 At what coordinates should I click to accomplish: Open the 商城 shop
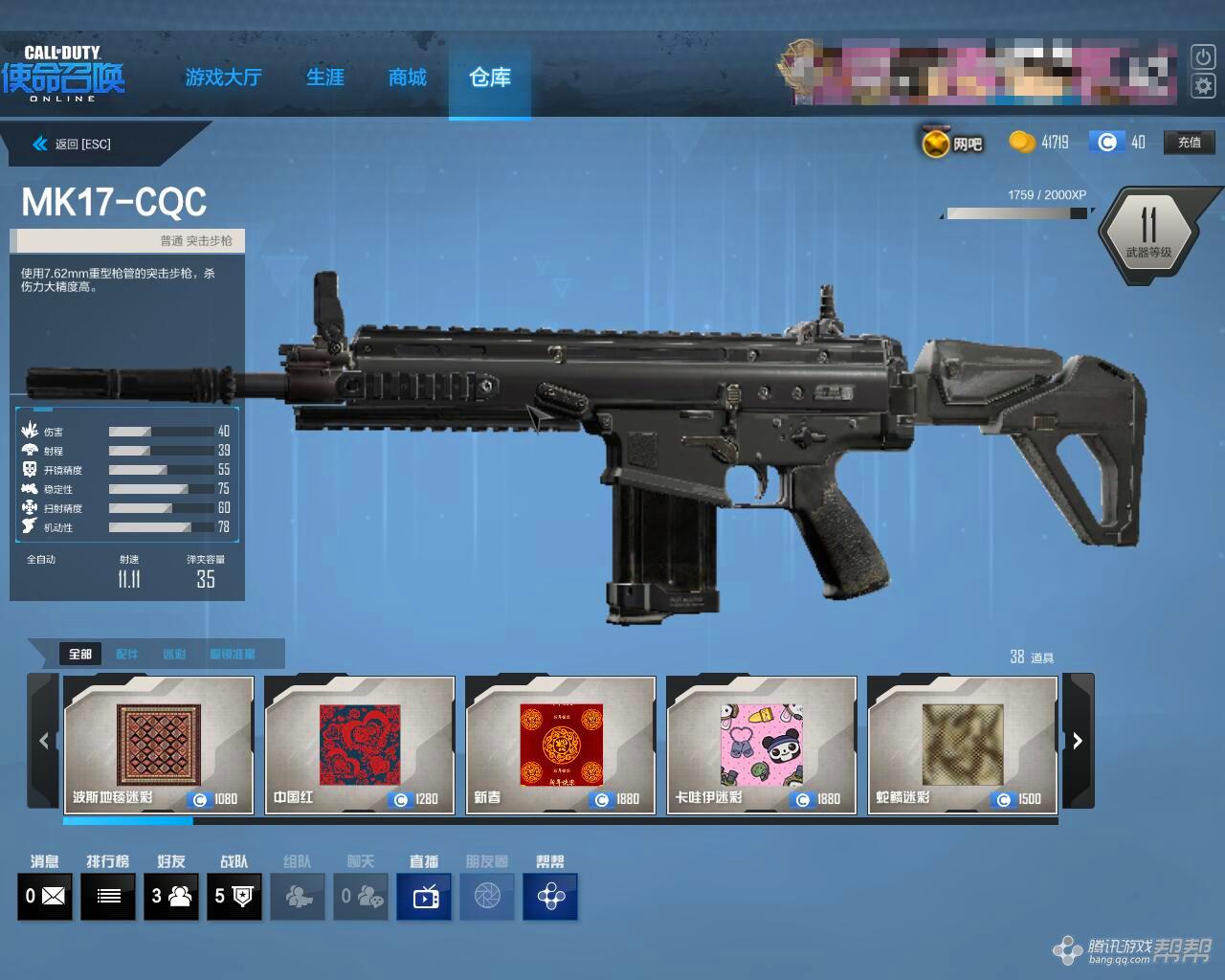407,78
